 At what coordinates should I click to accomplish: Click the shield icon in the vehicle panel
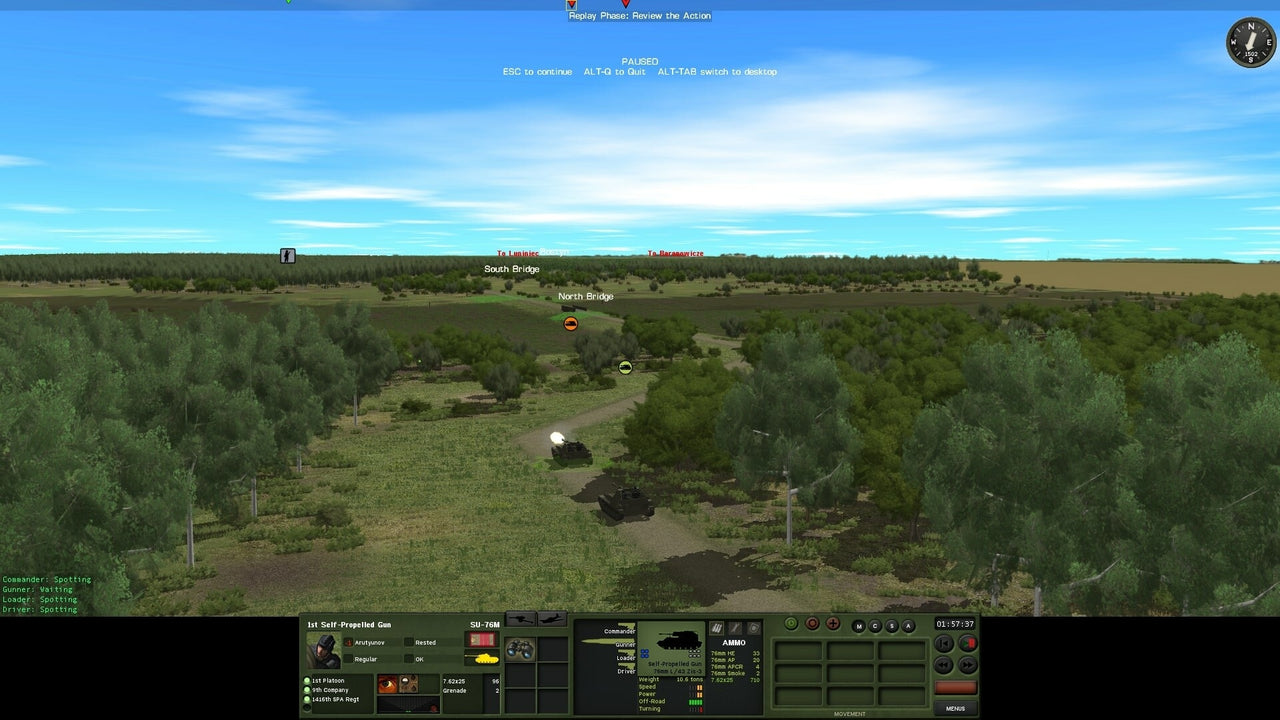click(x=752, y=628)
